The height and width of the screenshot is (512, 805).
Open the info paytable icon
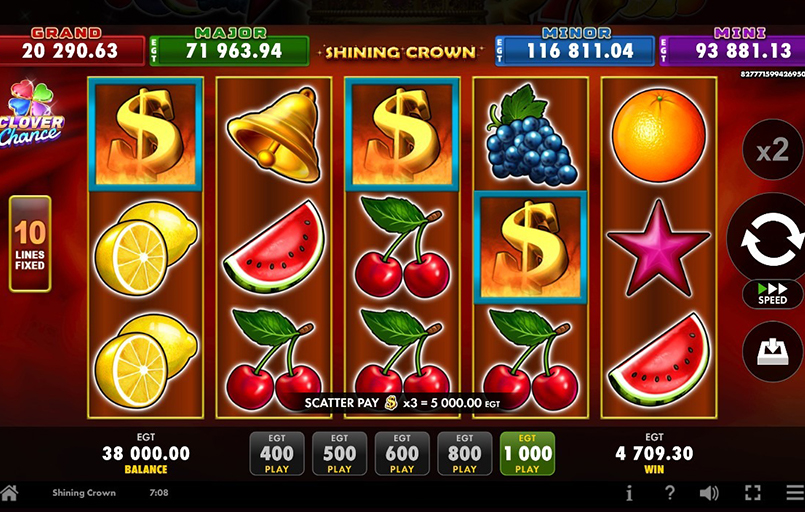point(629,493)
